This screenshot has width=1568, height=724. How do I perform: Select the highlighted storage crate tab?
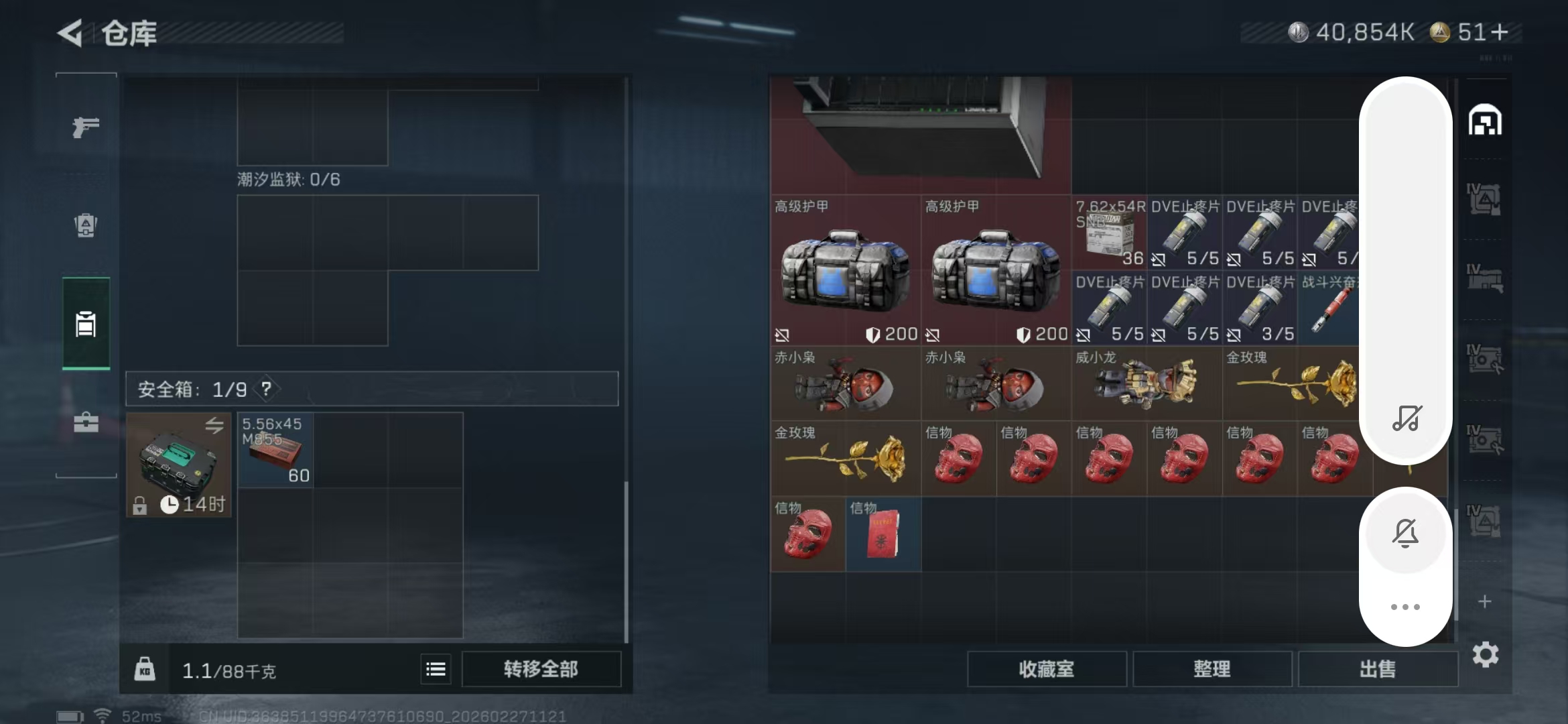(85, 324)
